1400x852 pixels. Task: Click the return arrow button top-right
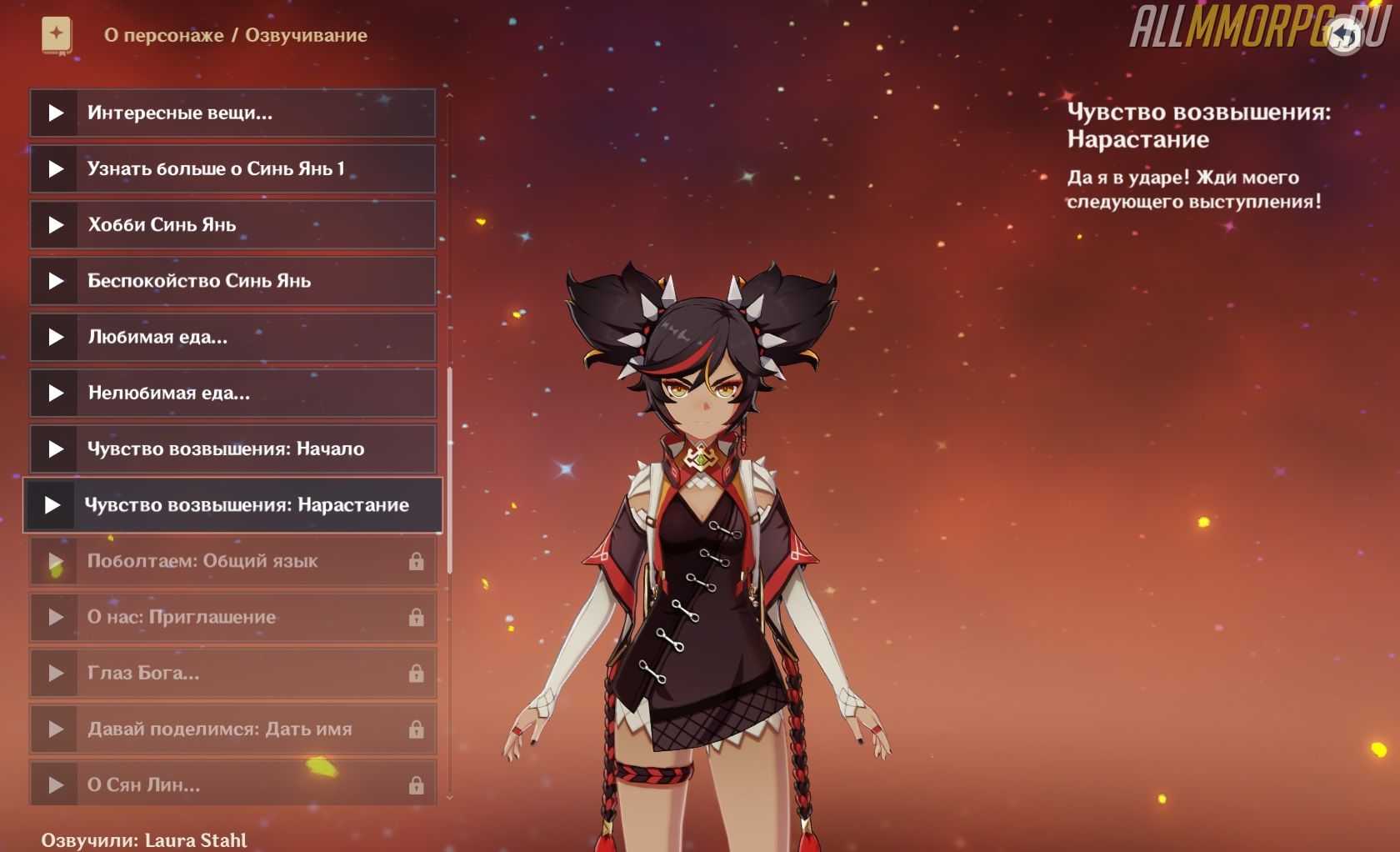[1344, 35]
